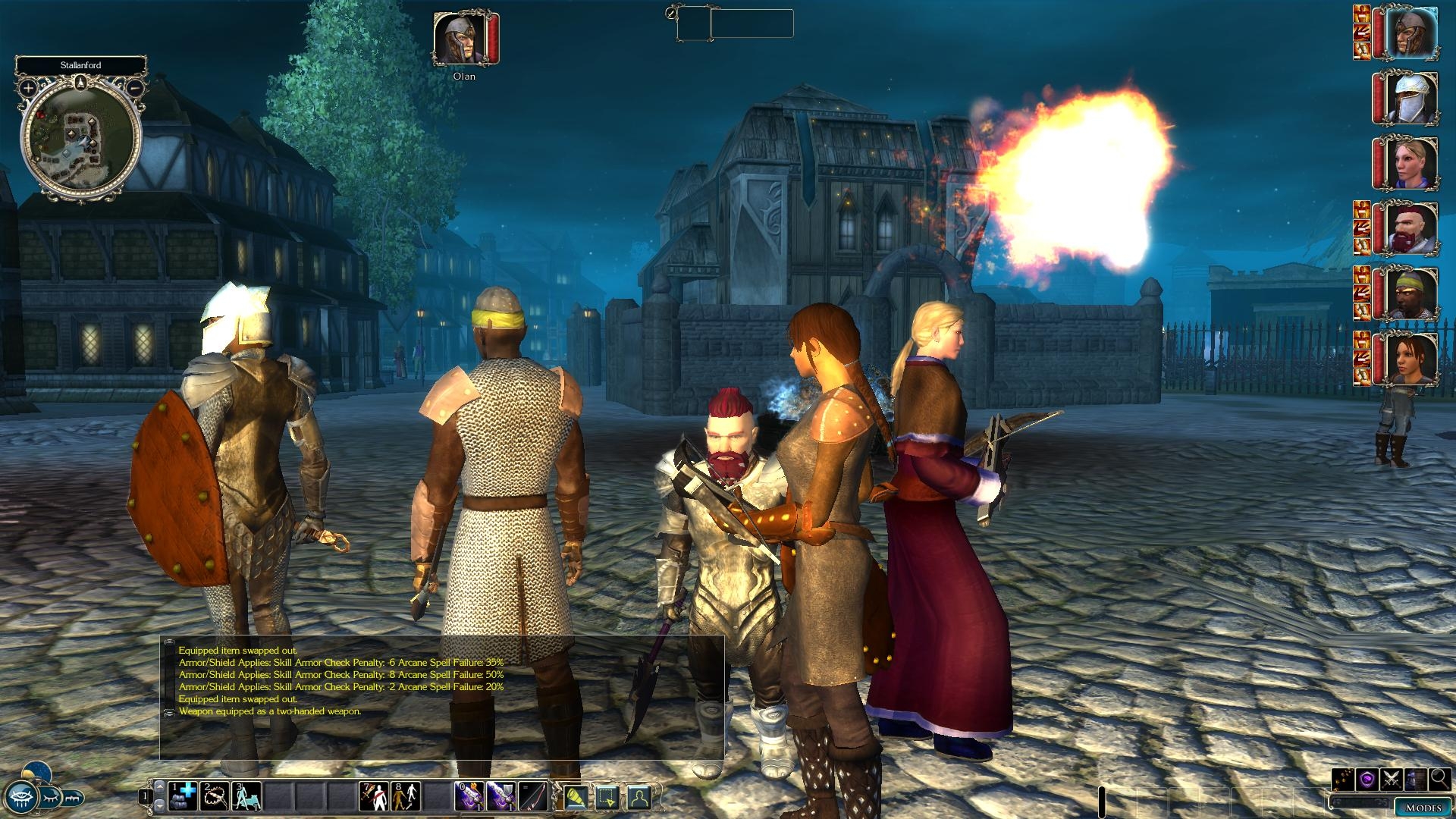Use hotbar slot 1 with blue cross
The height and width of the screenshot is (819, 1456).
tap(182, 796)
